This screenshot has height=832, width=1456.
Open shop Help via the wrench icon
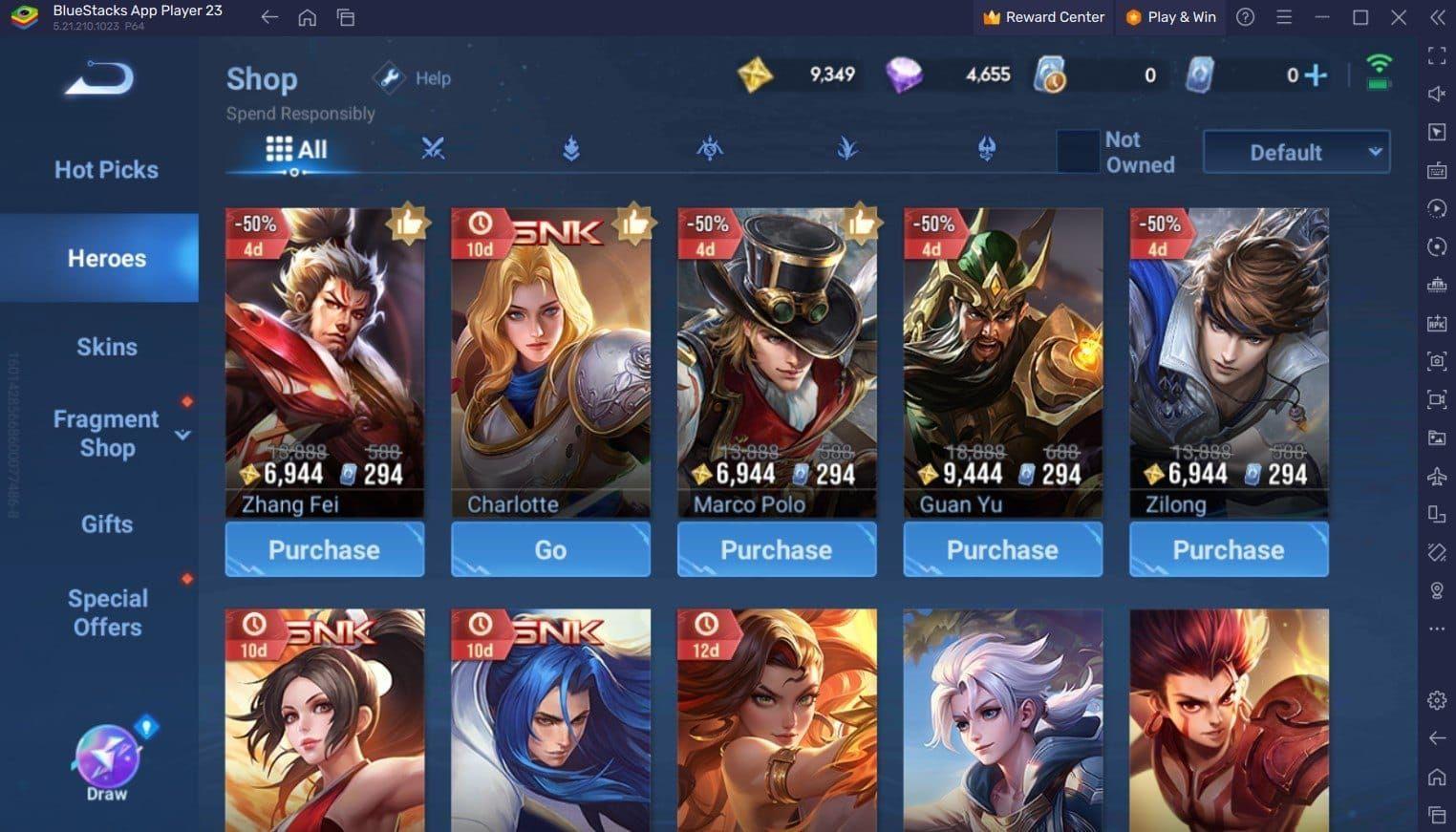tap(389, 77)
